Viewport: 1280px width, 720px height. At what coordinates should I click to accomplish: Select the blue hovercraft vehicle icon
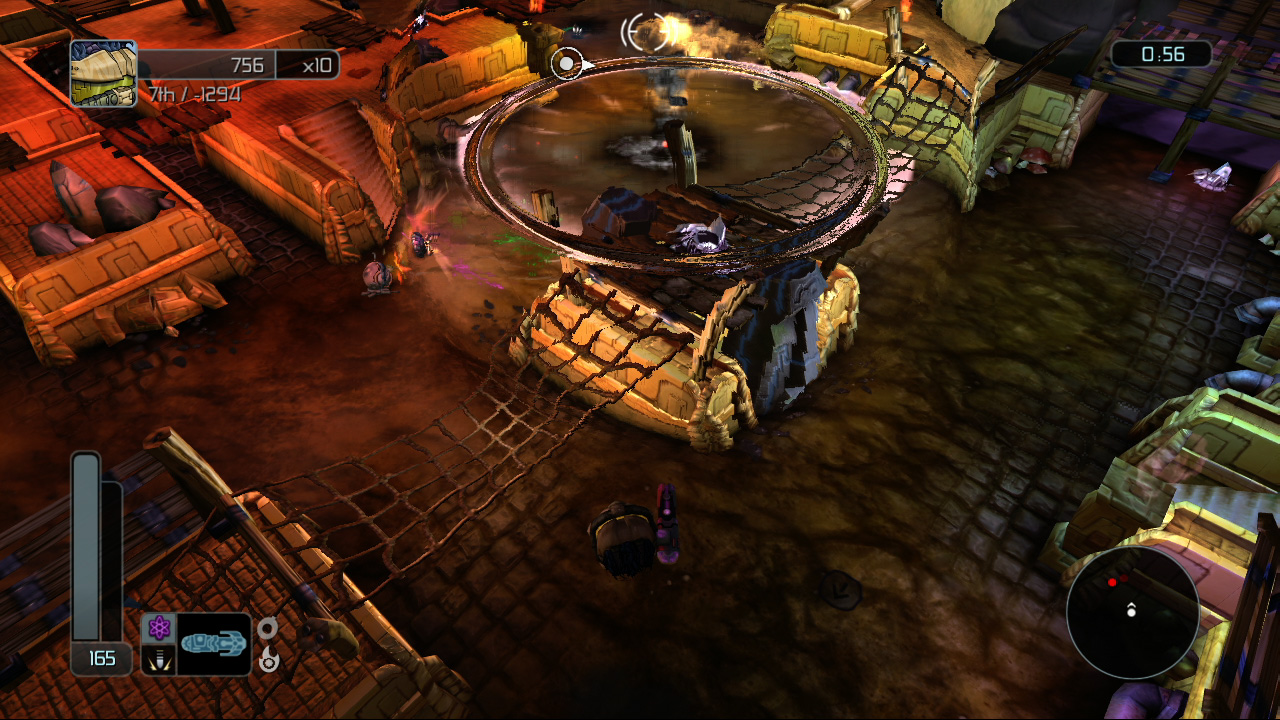click(214, 643)
